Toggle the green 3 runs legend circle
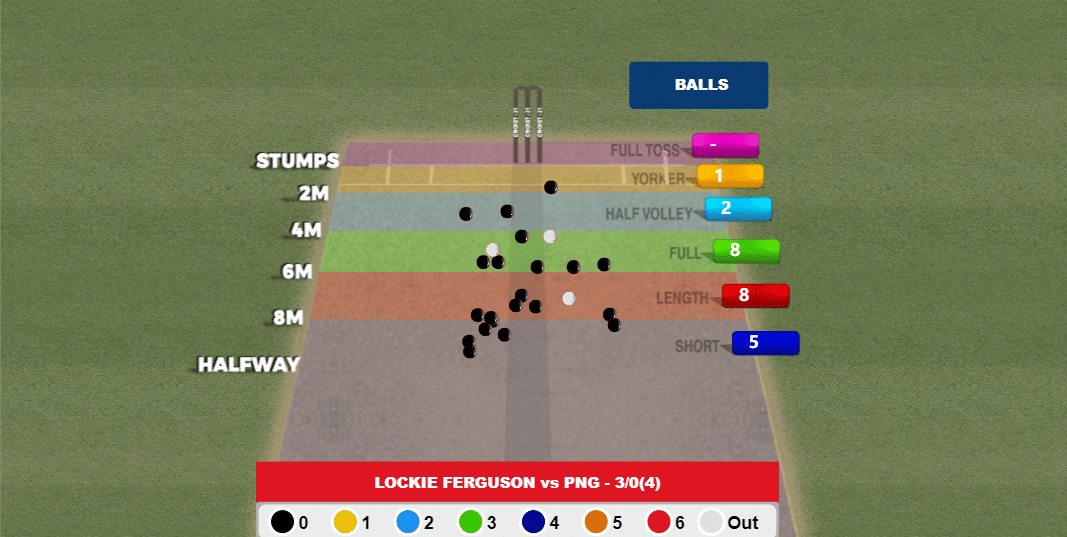This screenshot has height=537, width=1067. point(471,522)
